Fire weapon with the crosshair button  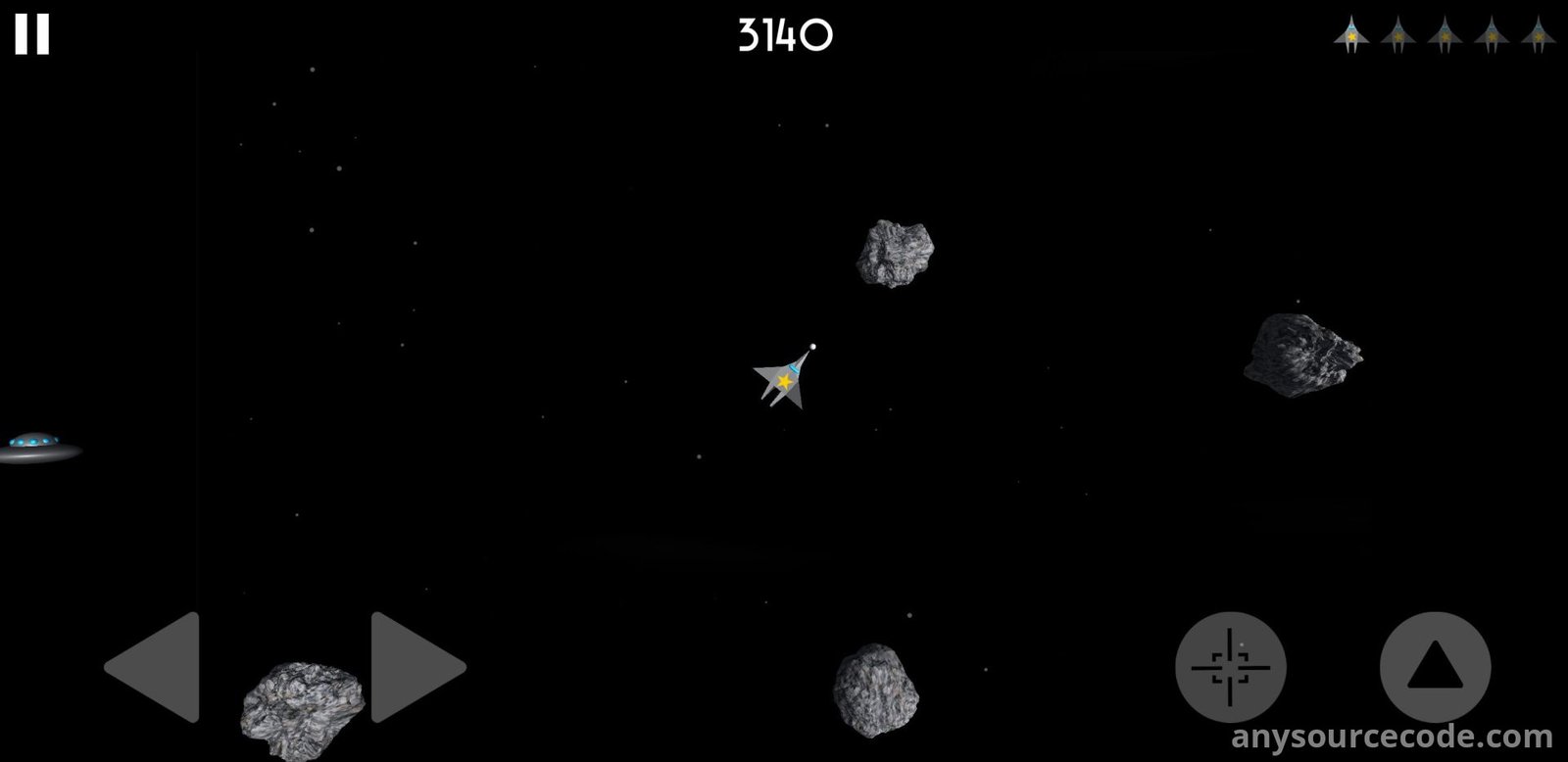(x=1230, y=667)
